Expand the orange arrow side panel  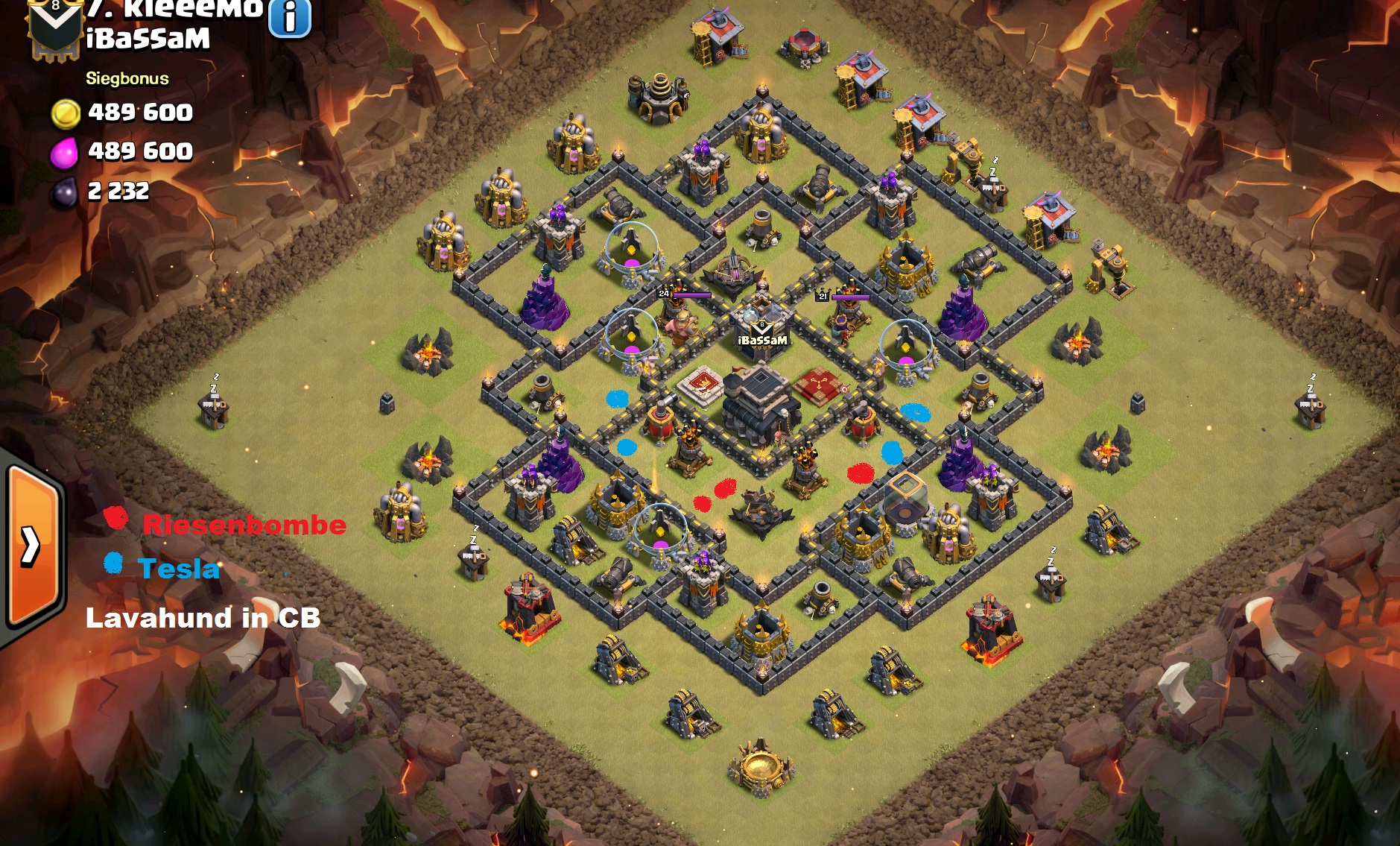(31, 546)
